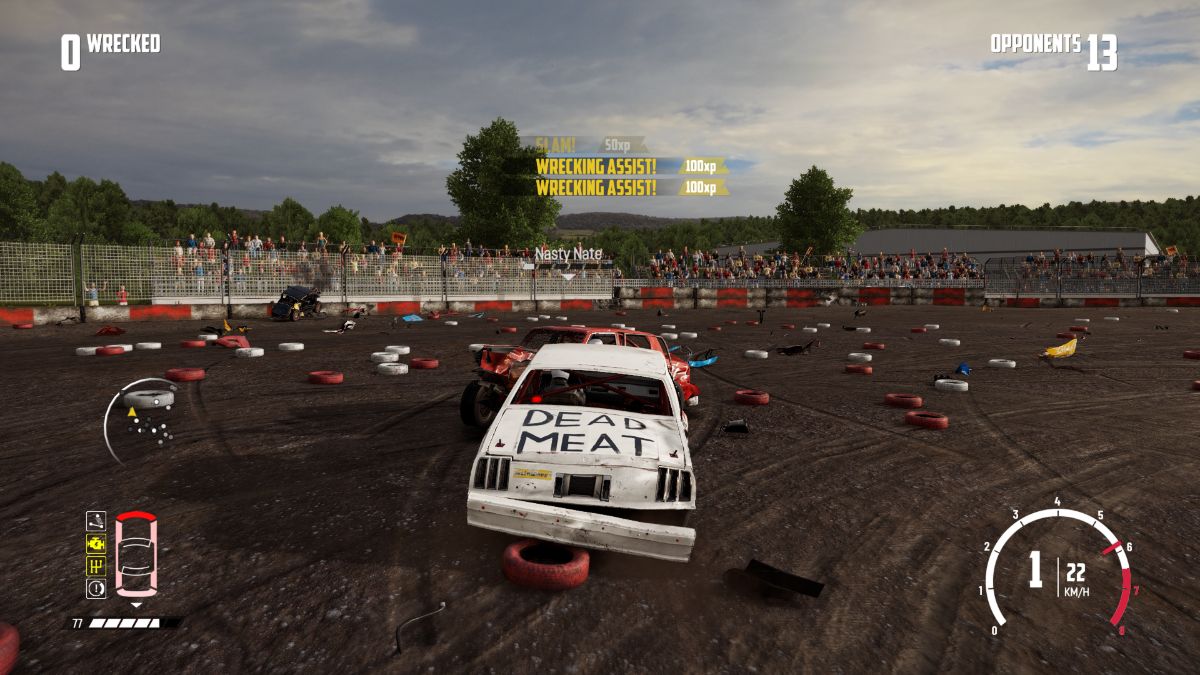Click the gearbox damage icon
This screenshot has width=1200, height=675.
tap(96, 566)
